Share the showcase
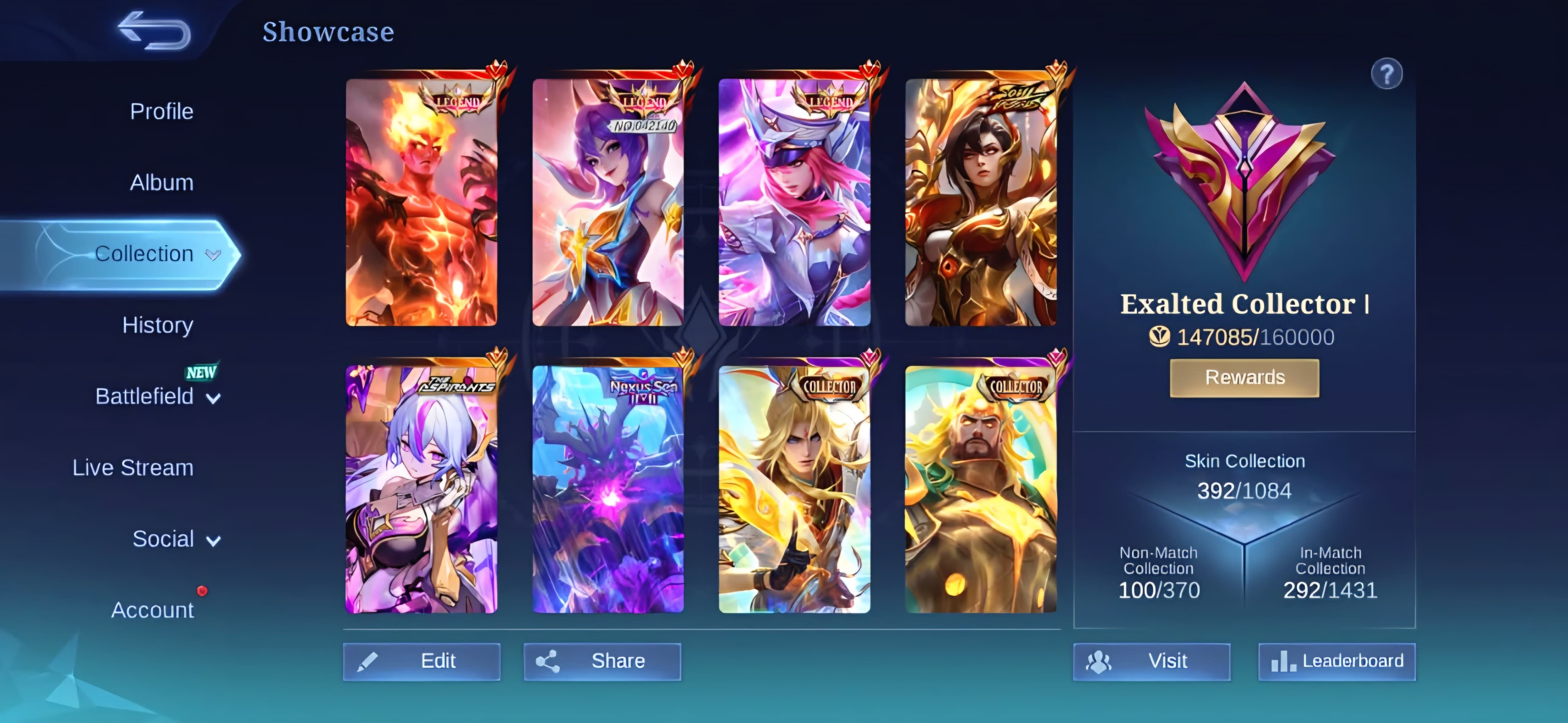Screen dimensions: 1568x723 [x=602, y=661]
